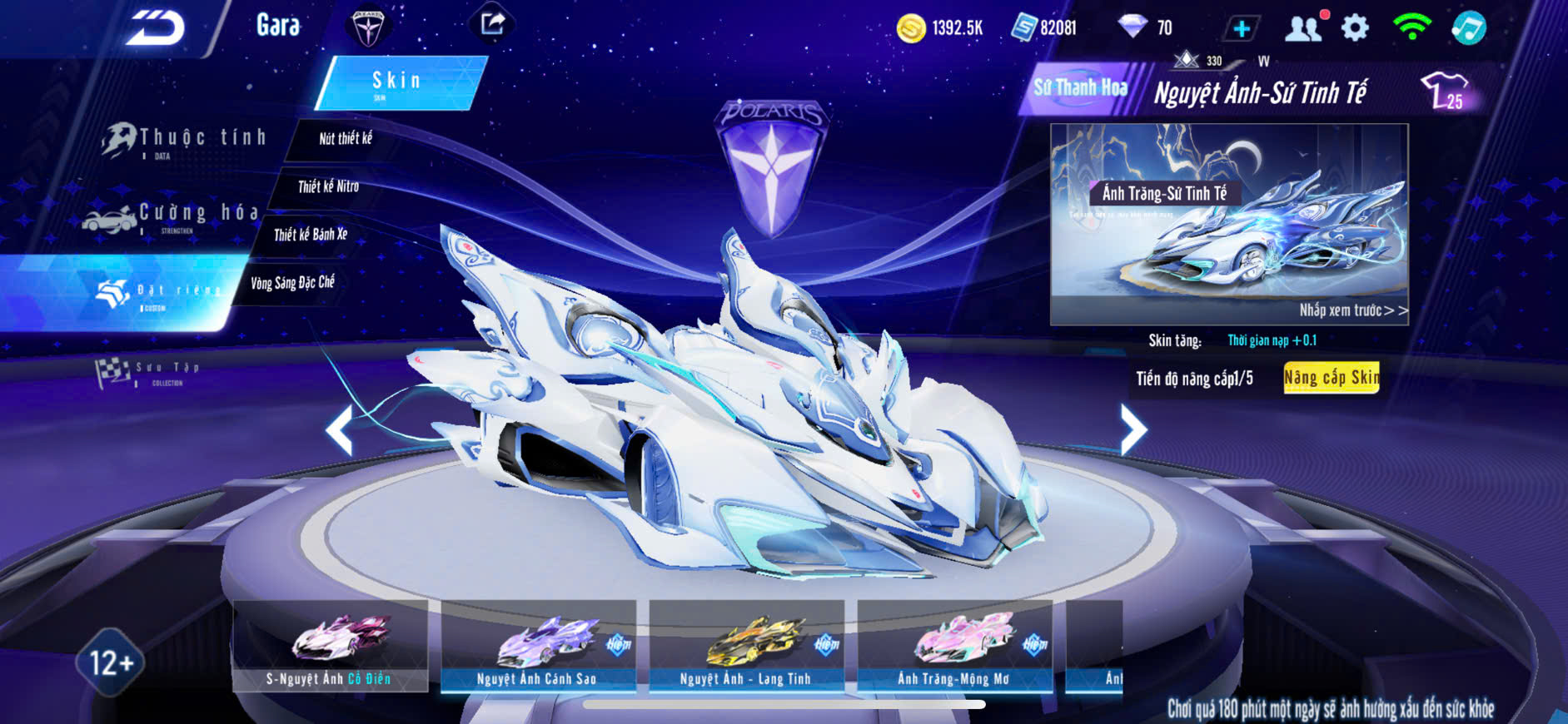Choose the Nguyệt Ảnh Cánh Sao skin
Screen dimensions: 1568x724
tap(538, 645)
